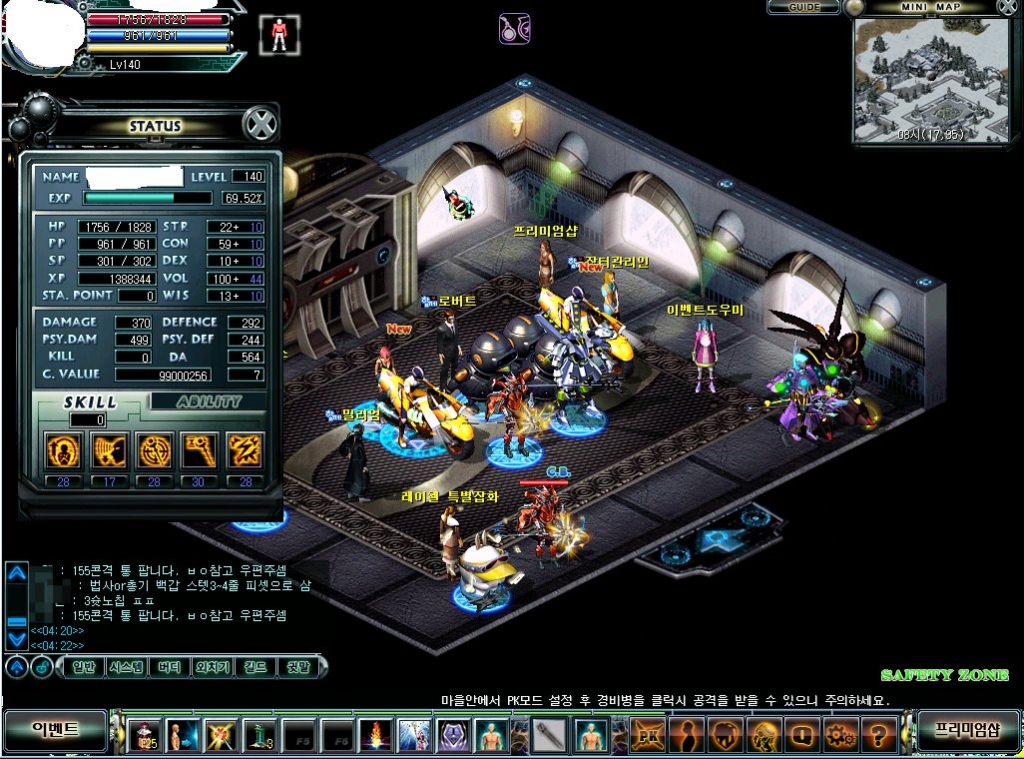
Task: Toggle the chat lock icon
Action: pyautogui.click(x=42, y=667)
